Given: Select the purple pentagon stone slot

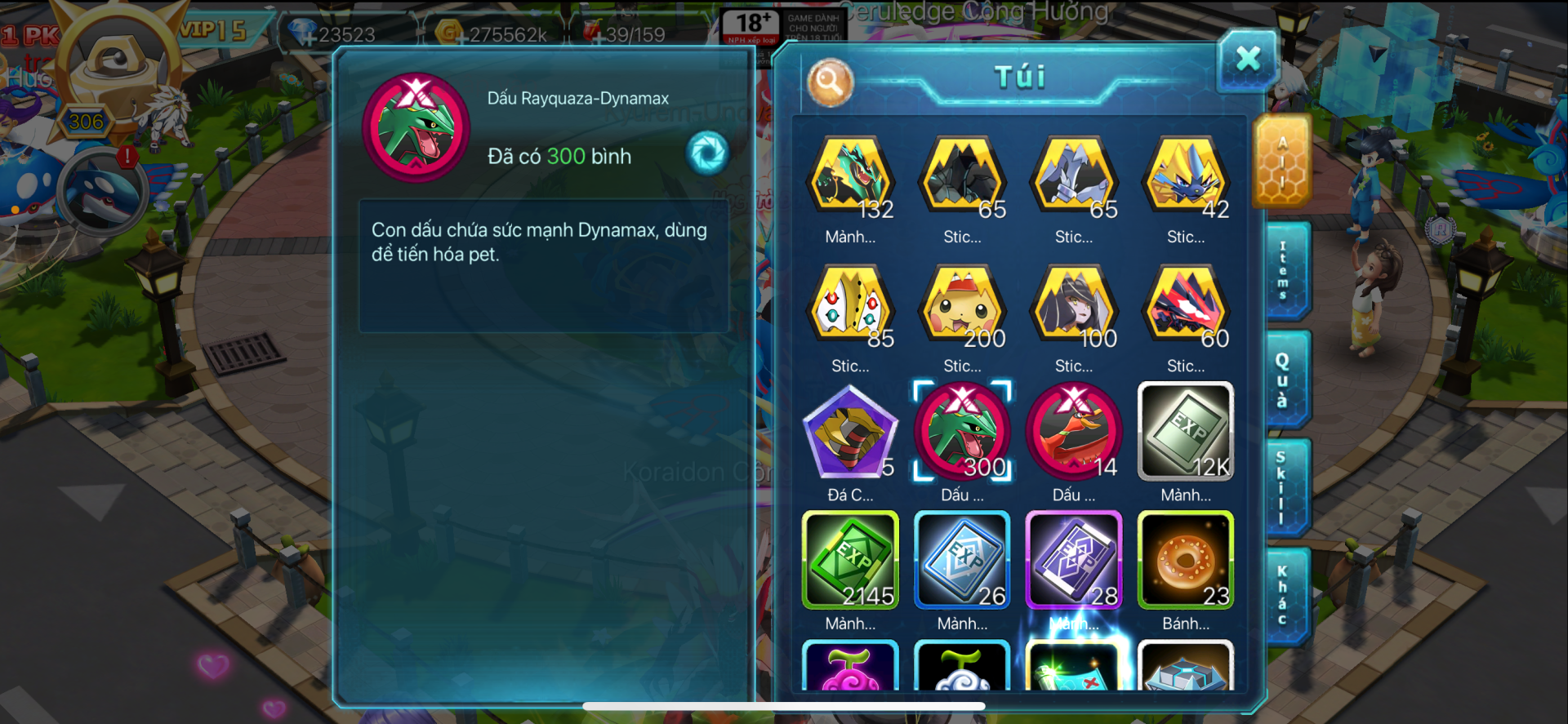Looking at the screenshot, I should coord(850,432).
